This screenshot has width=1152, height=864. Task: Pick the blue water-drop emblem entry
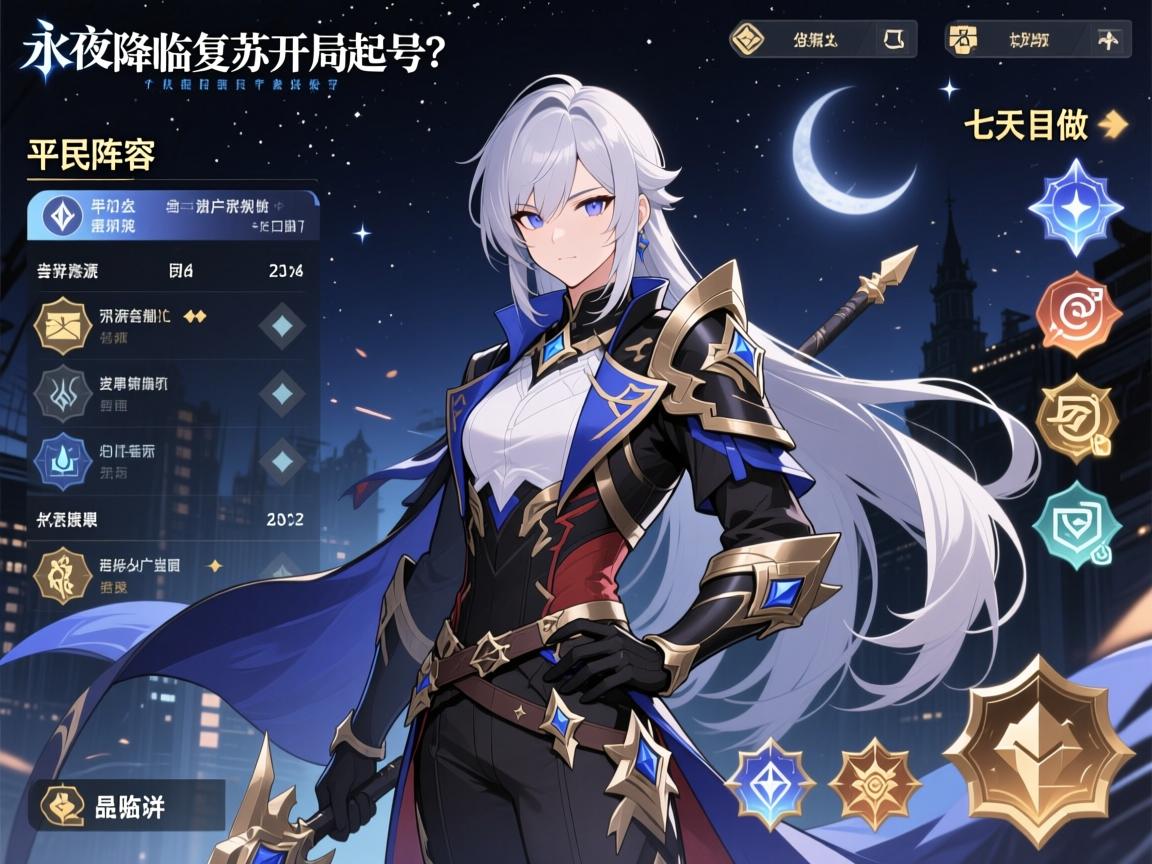tap(170, 459)
